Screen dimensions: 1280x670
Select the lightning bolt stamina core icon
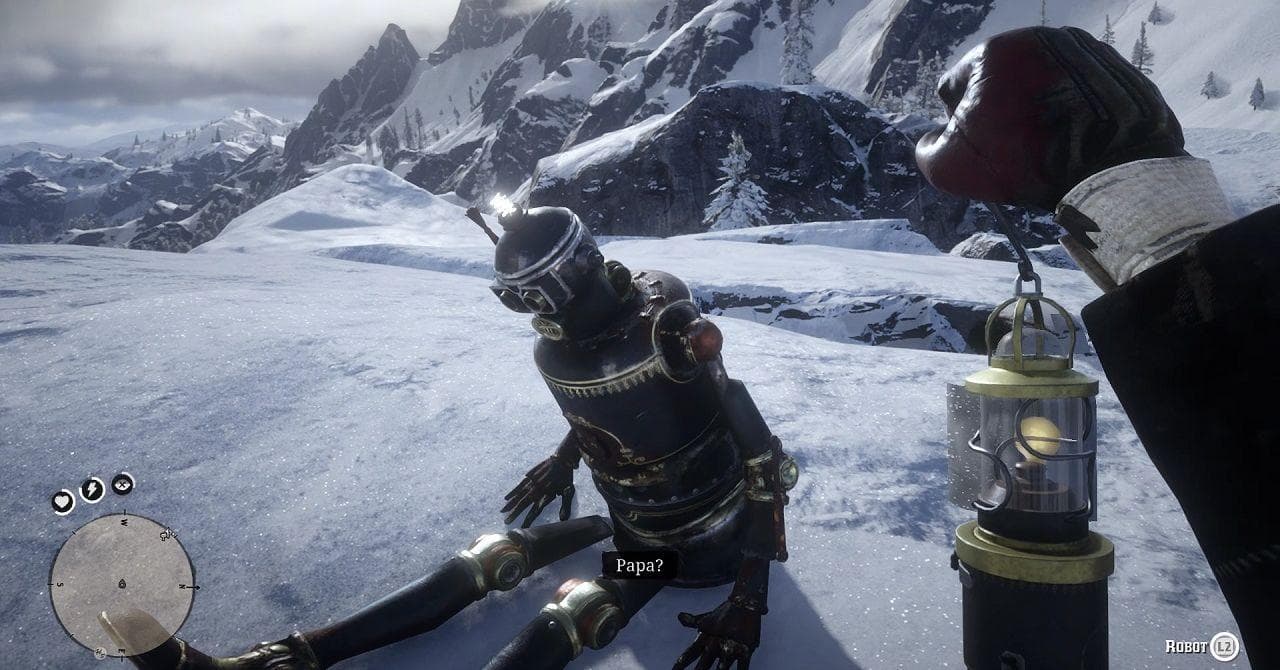pos(92,489)
